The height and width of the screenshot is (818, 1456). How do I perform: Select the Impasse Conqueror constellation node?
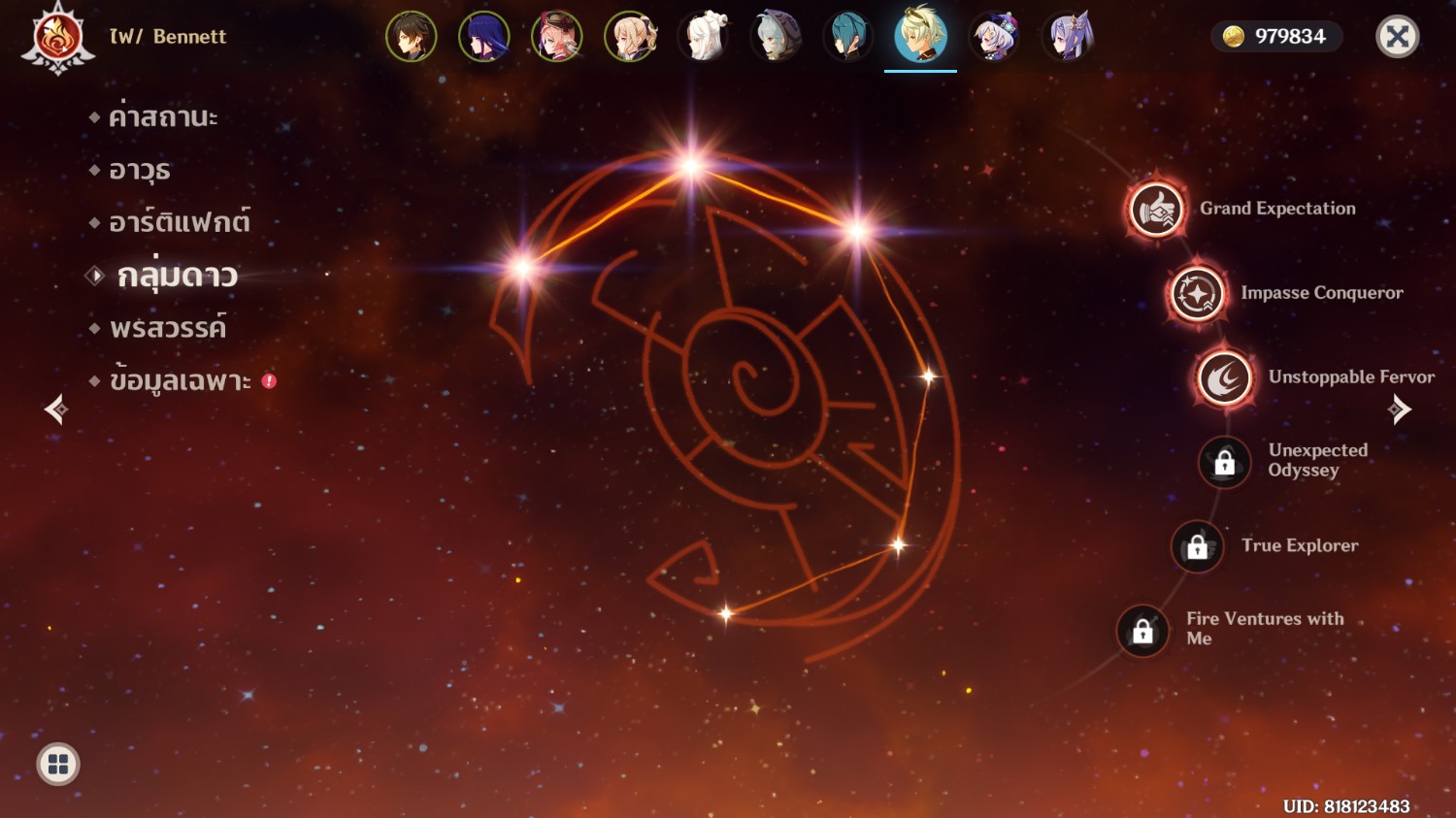(x=1197, y=293)
